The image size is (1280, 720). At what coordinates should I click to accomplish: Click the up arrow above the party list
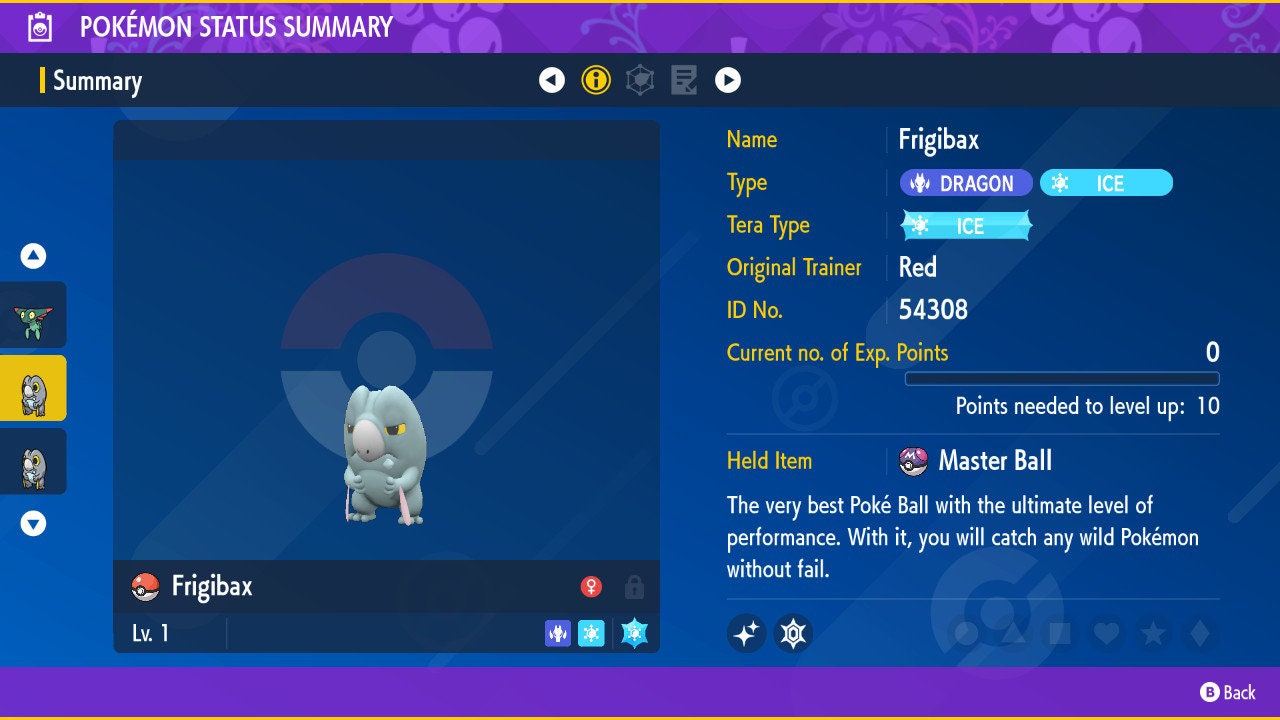(33, 256)
